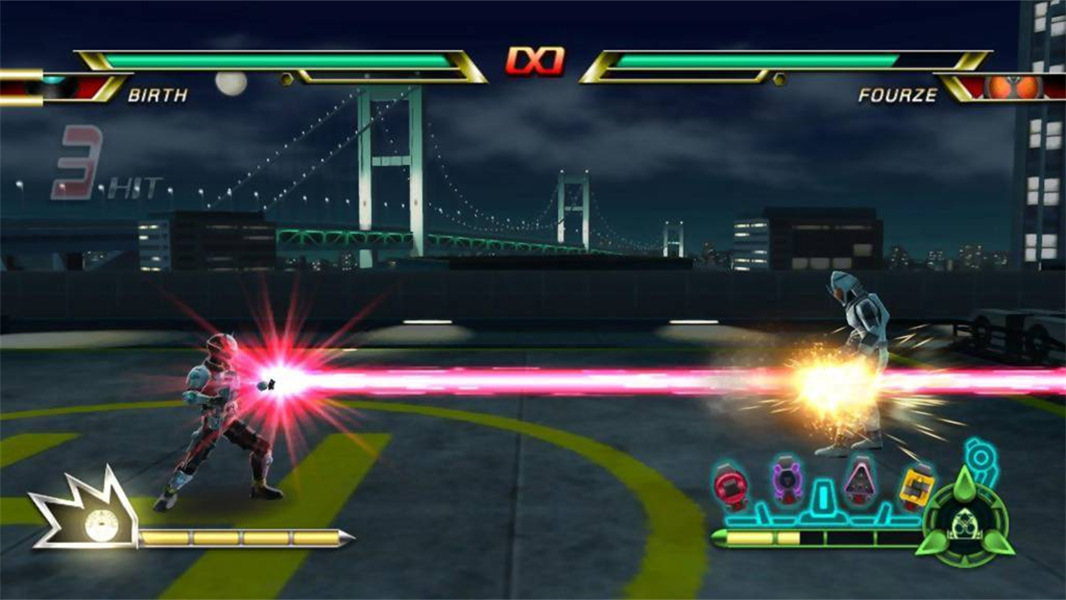The image size is (1066, 600).
Task: Select the yellow square Astro Switch
Action: point(913,487)
